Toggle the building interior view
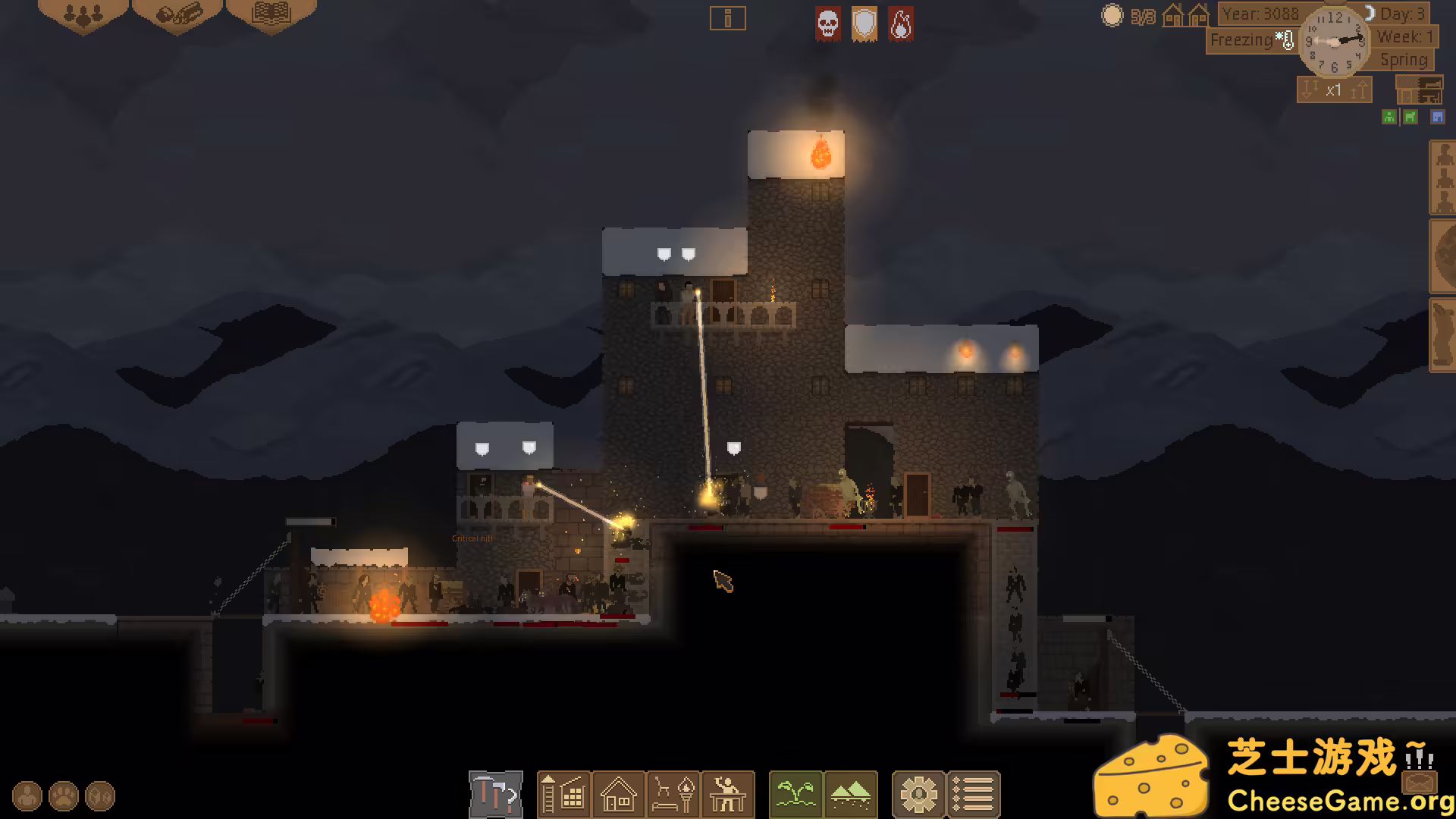Image resolution: width=1456 pixels, height=819 pixels. coord(1419,90)
